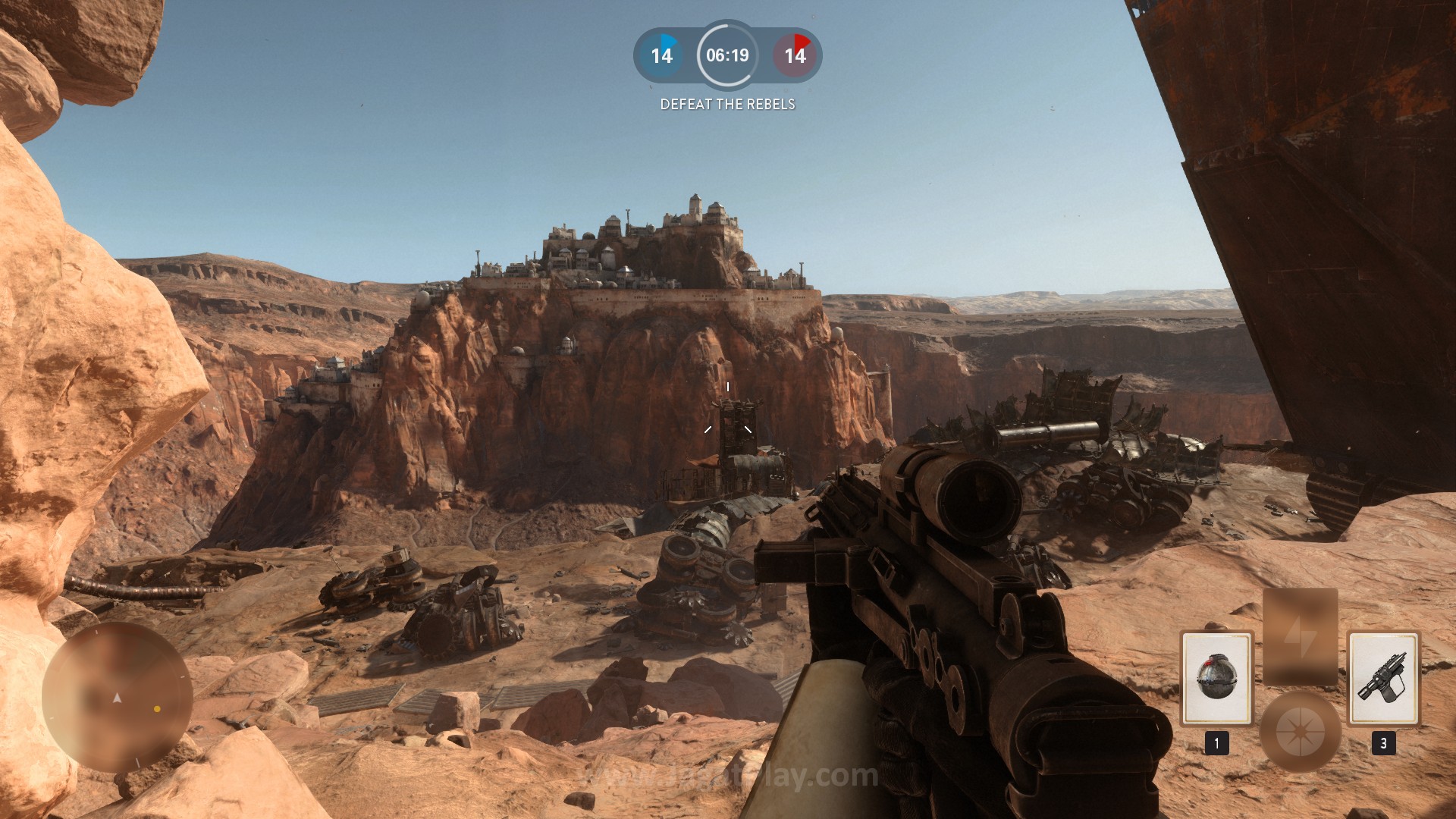Open the circular radar minimap
Image resolution: width=1456 pixels, height=819 pixels.
[x=118, y=698]
